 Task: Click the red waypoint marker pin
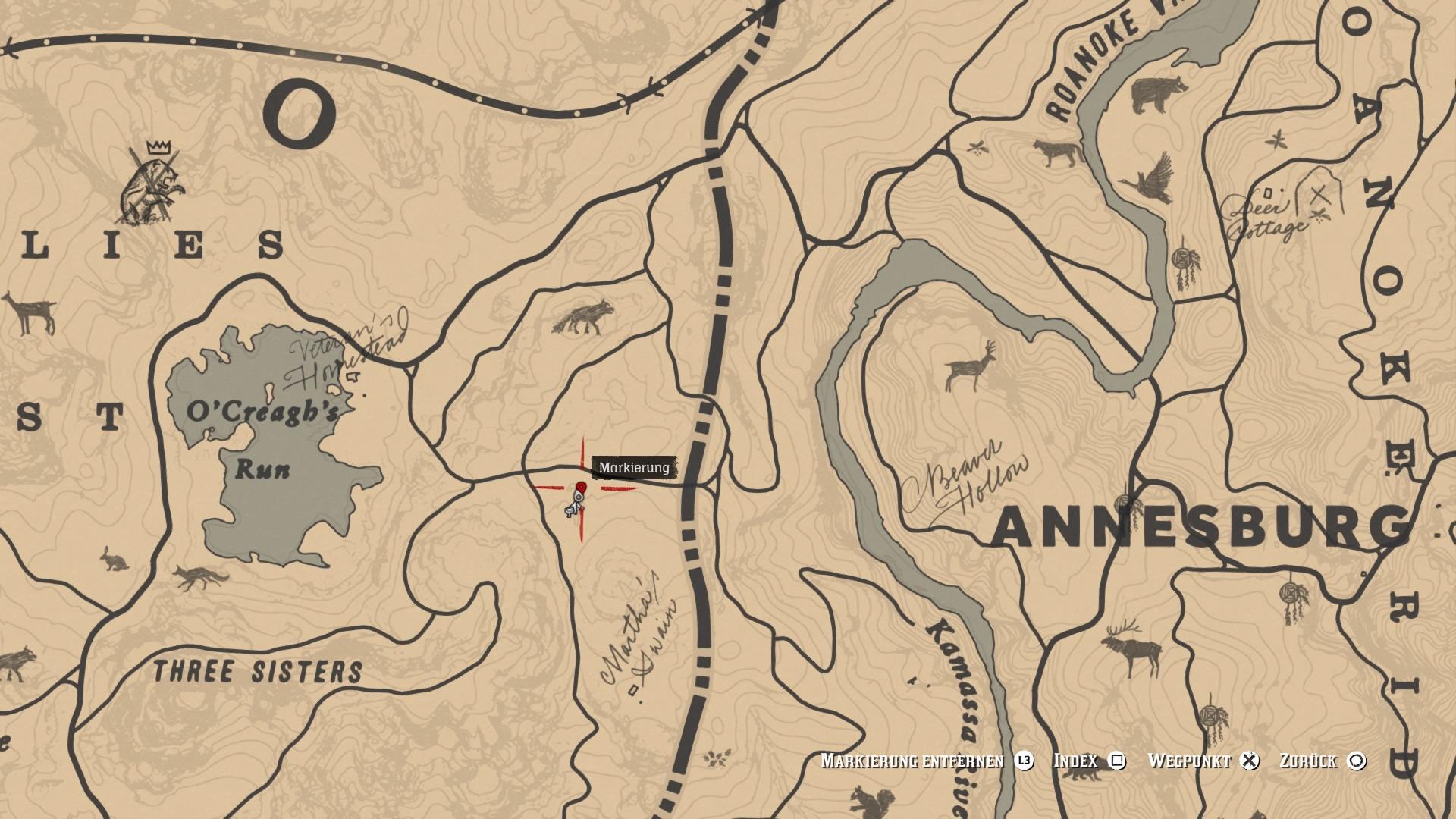[582, 487]
